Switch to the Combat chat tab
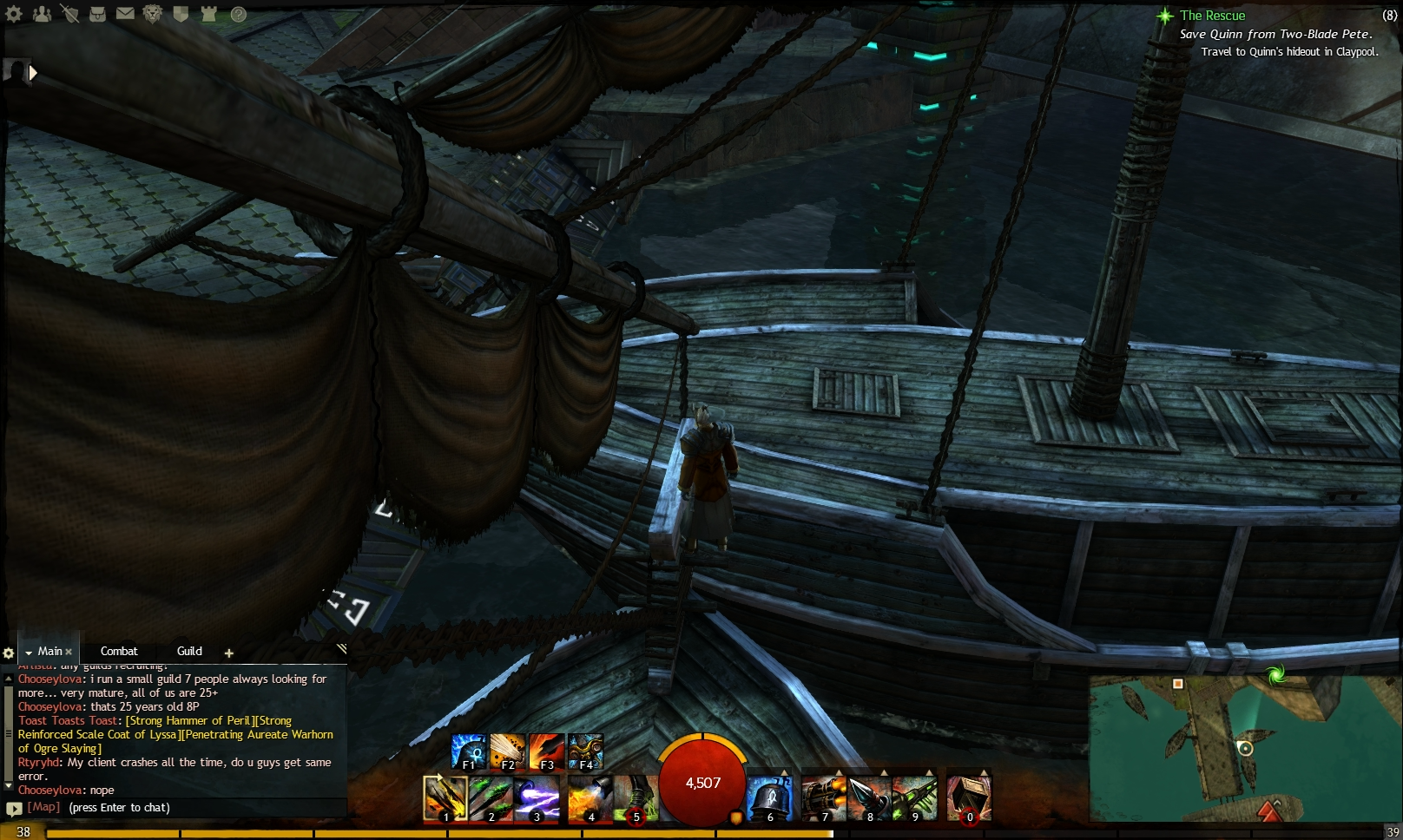Screen dimensions: 1403x840 118,651
